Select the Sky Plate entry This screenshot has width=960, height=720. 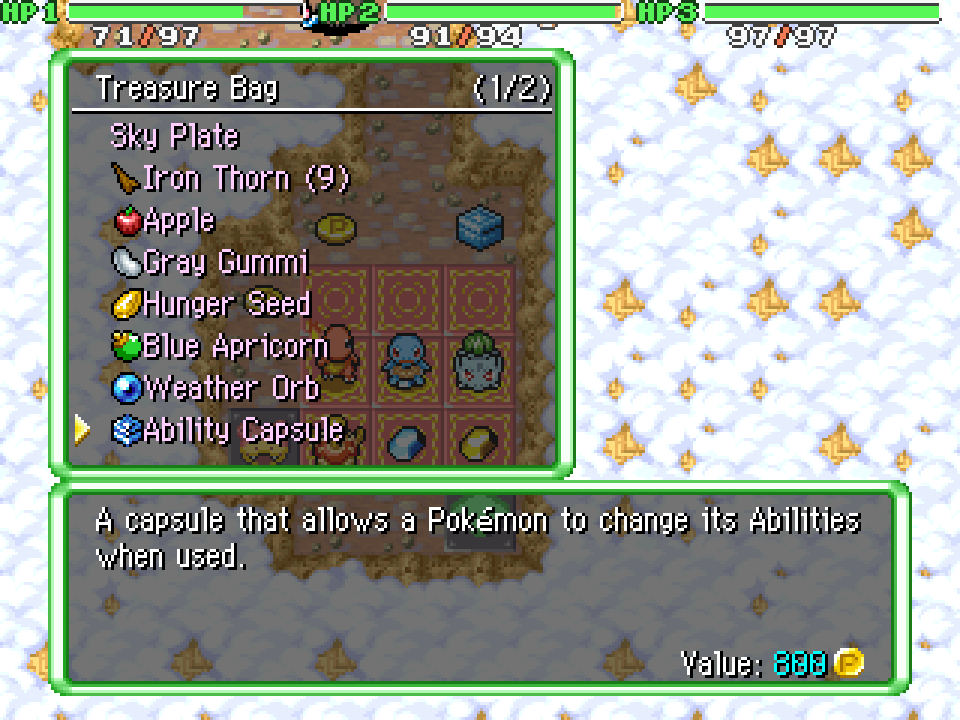(175, 136)
